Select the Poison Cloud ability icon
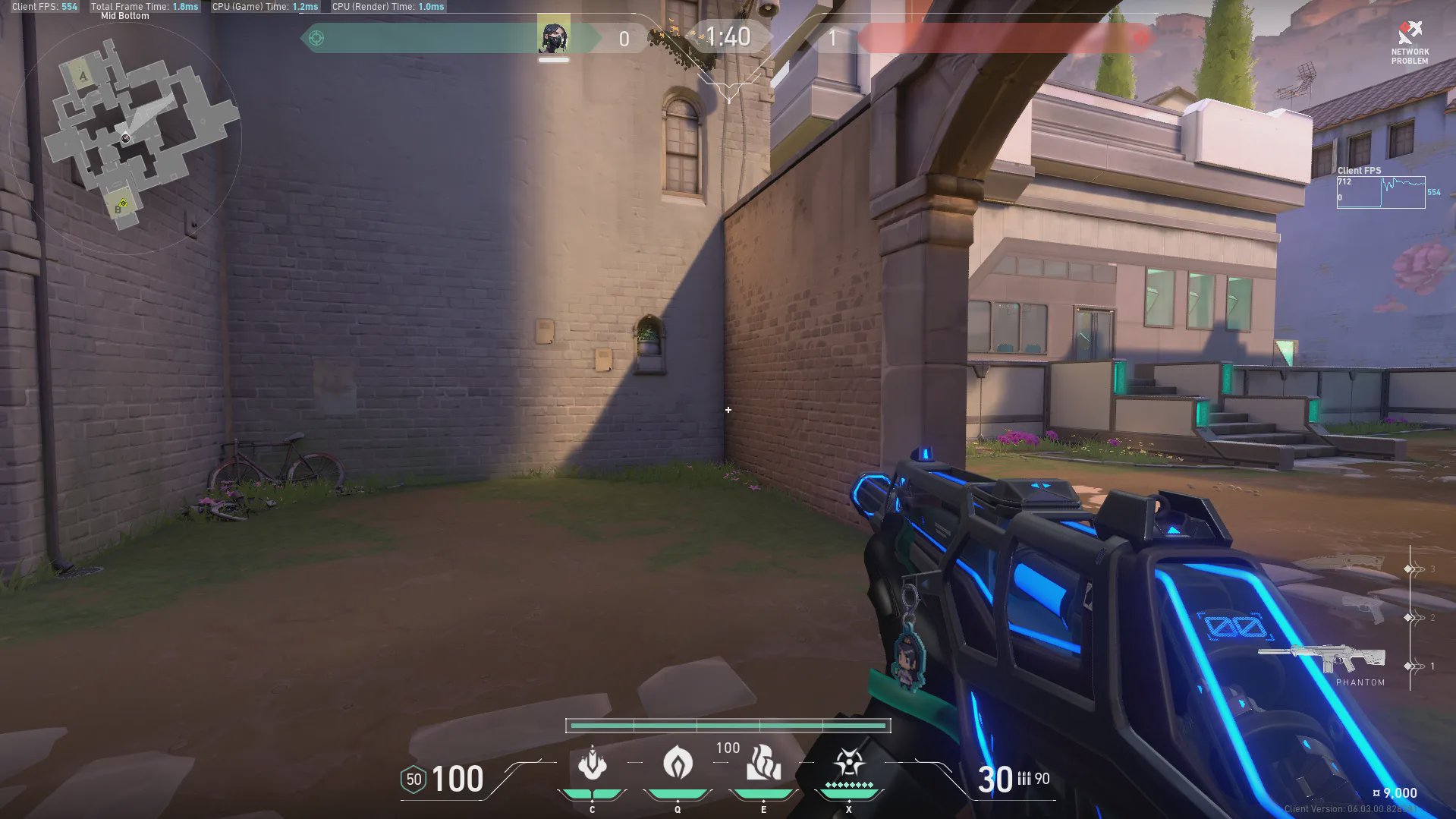The width and height of the screenshot is (1456, 819). 678,764
